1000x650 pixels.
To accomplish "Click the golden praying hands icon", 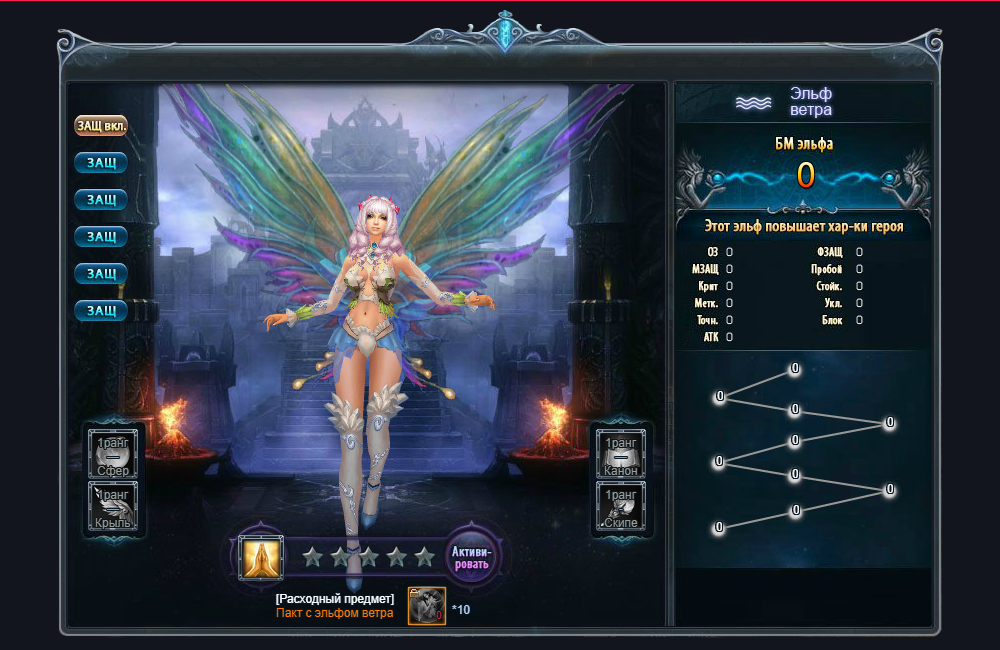I will pyautogui.click(x=261, y=557).
